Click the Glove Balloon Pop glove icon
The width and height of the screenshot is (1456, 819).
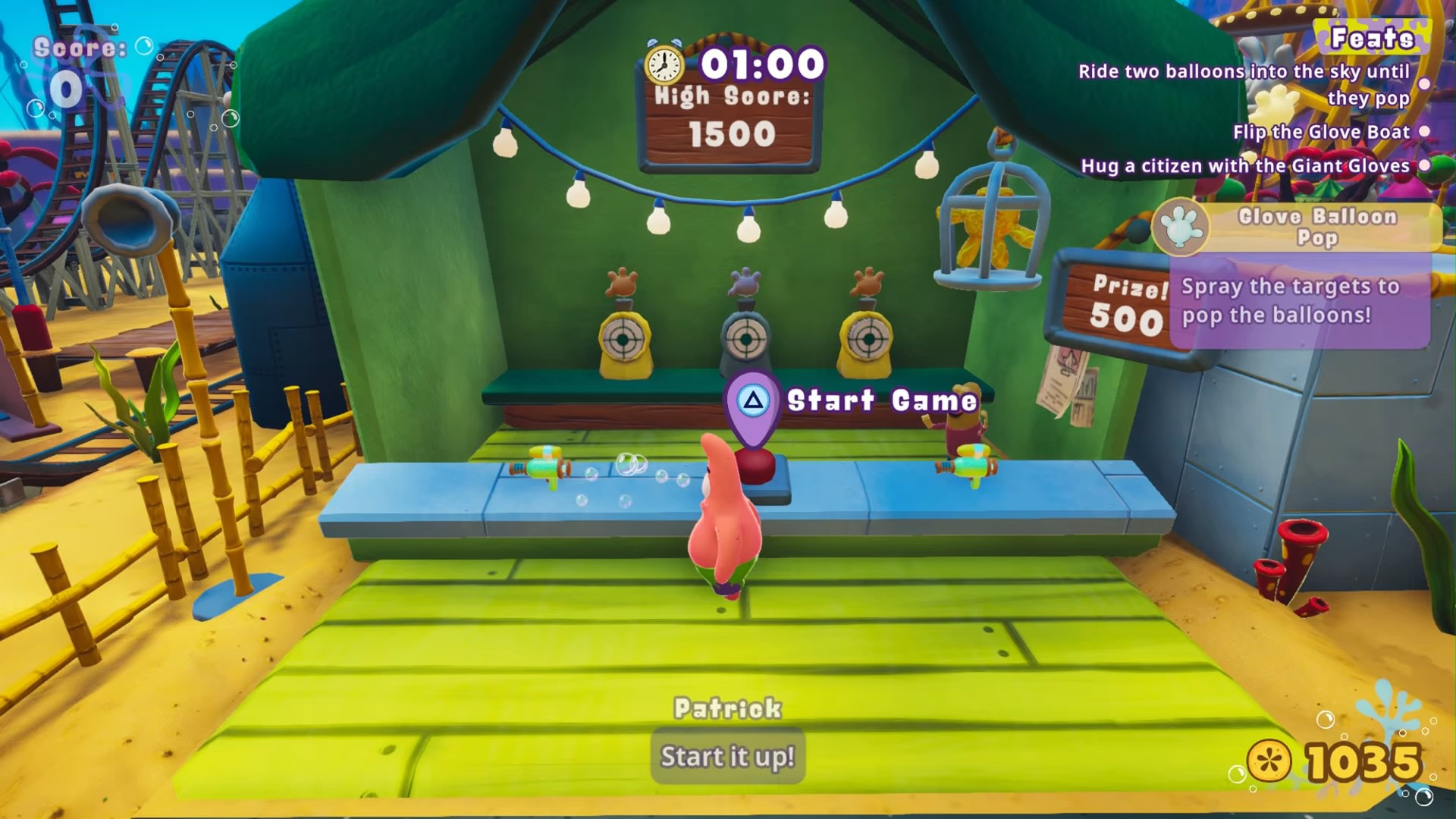(x=1180, y=226)
